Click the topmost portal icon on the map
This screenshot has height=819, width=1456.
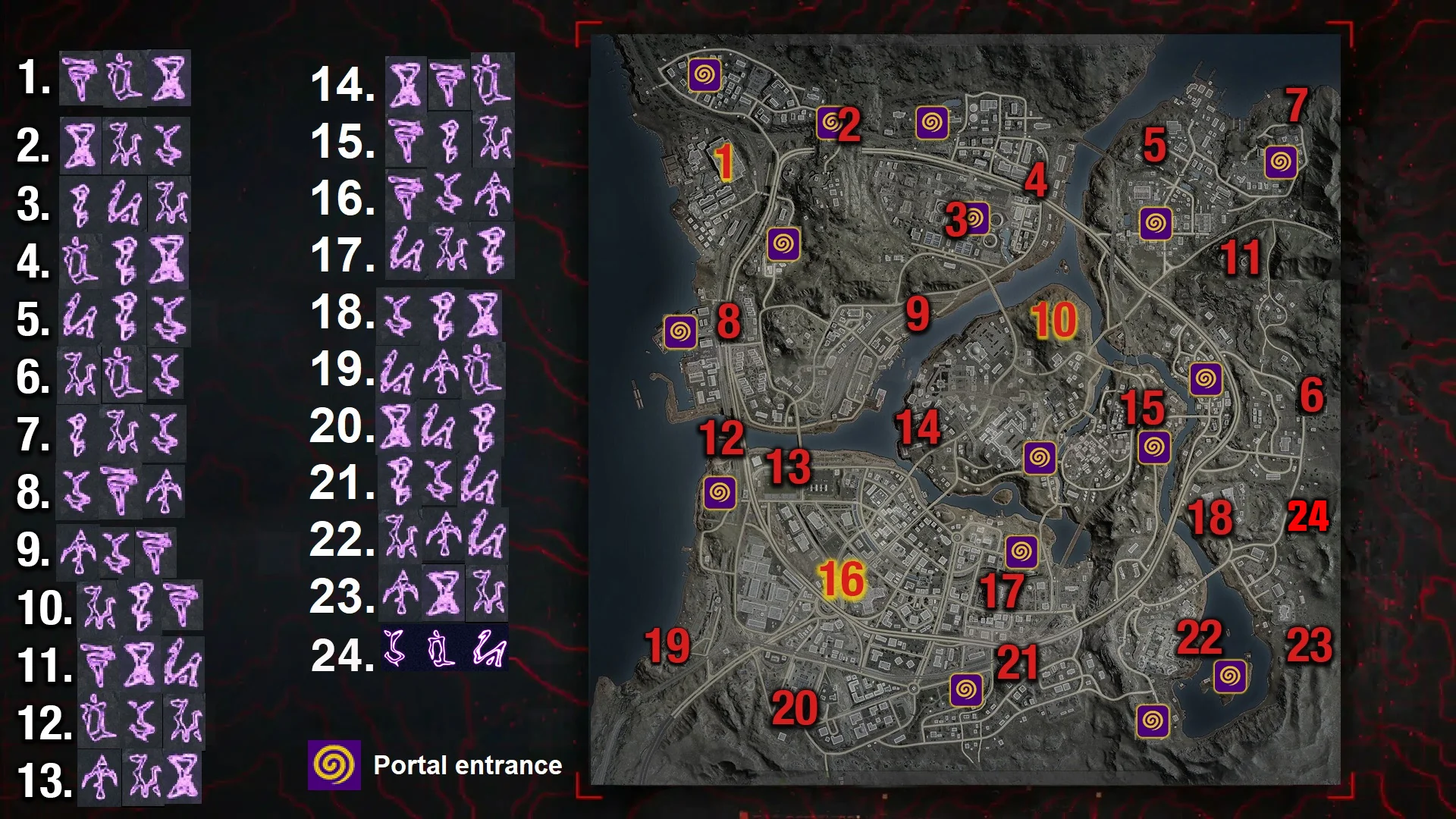click(706, 74)
